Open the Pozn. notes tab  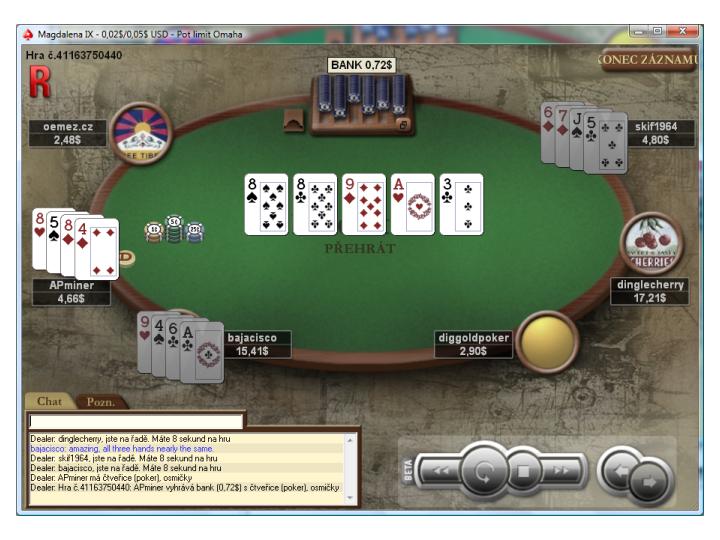tap(101, 402)
